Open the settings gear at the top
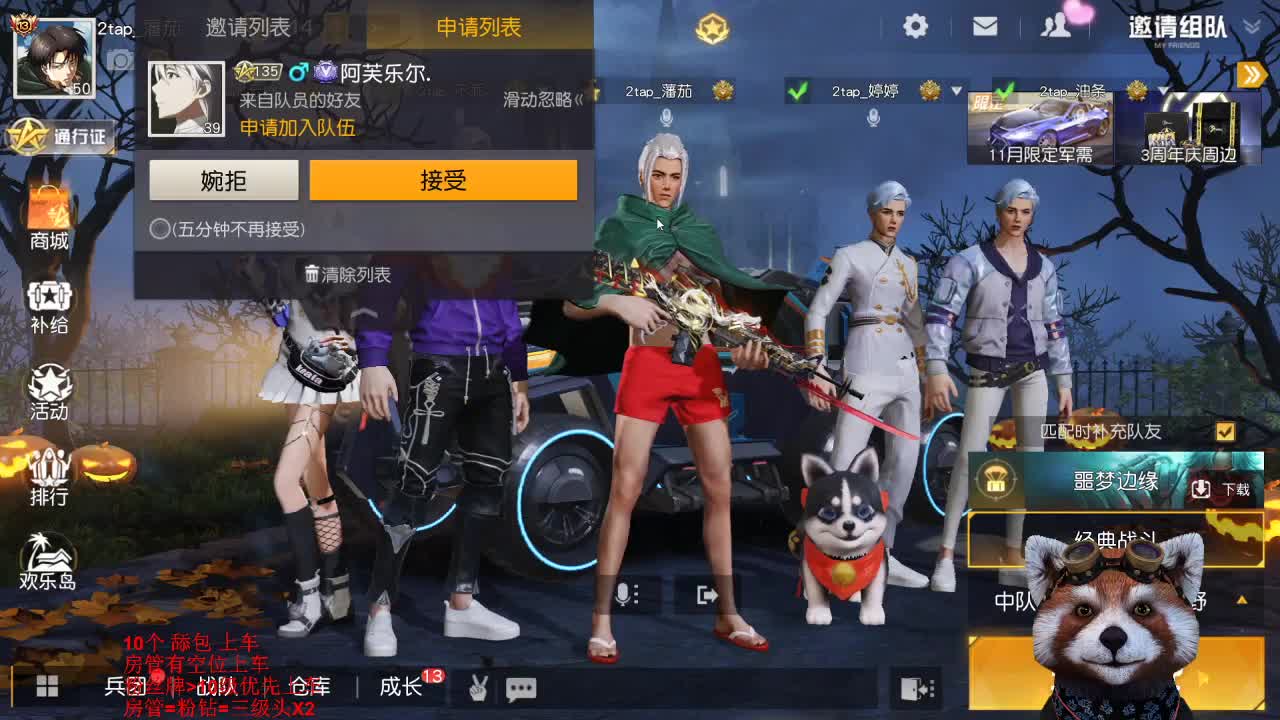1280x720 pixels. [x=914, y=27]
